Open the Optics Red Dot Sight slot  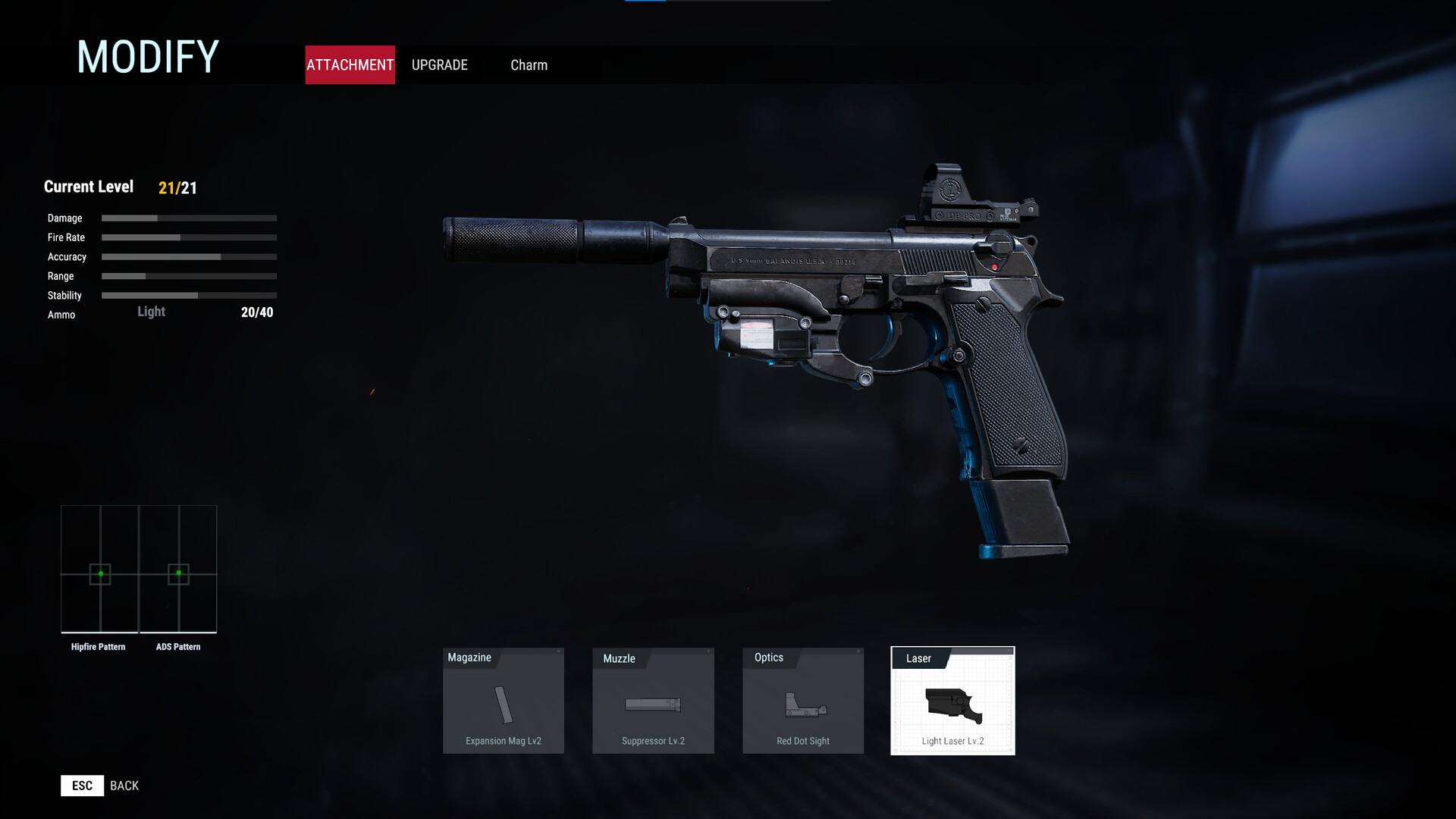tap(803, 701)
